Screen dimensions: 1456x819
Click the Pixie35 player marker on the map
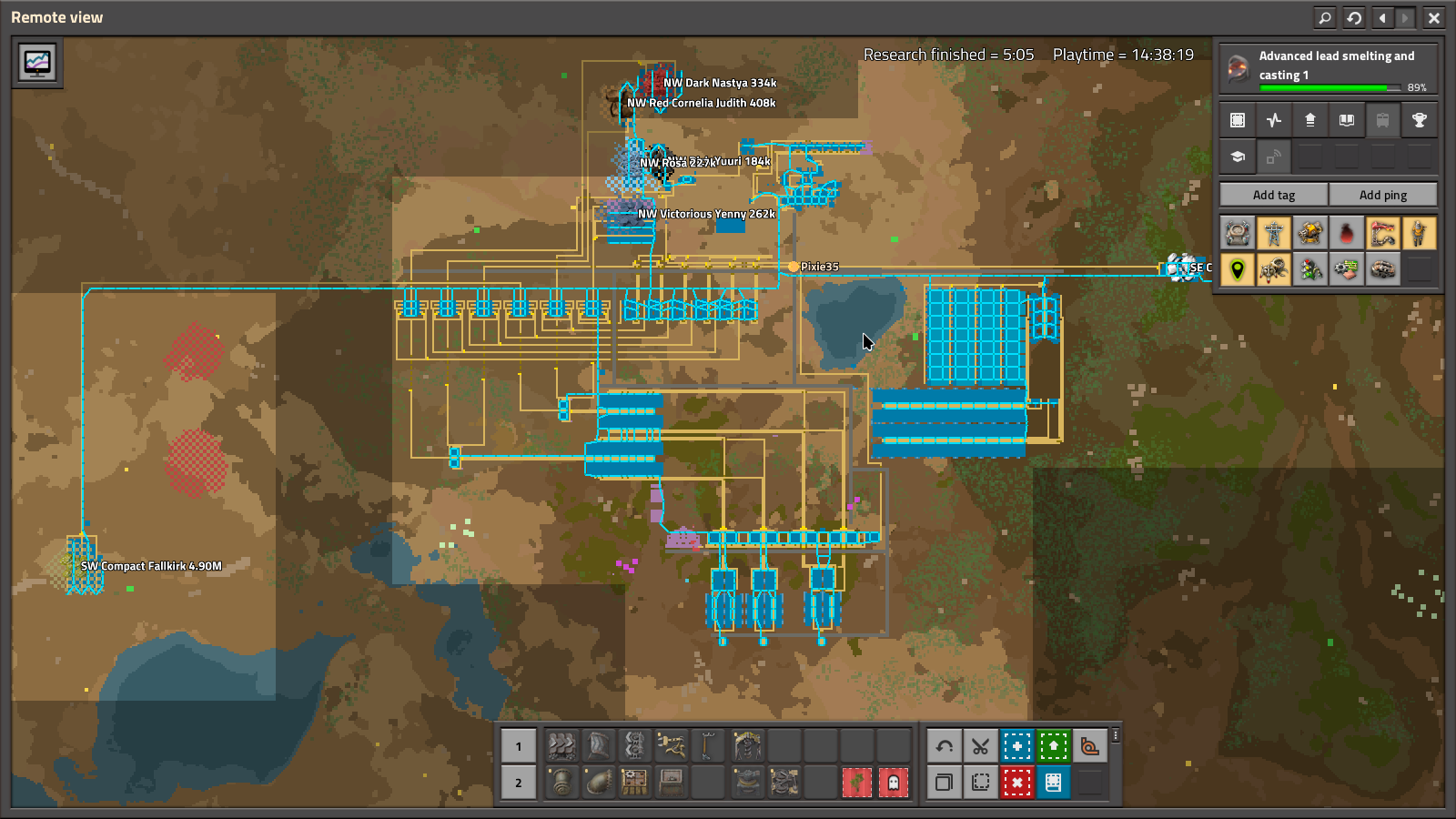click(795, 268)
